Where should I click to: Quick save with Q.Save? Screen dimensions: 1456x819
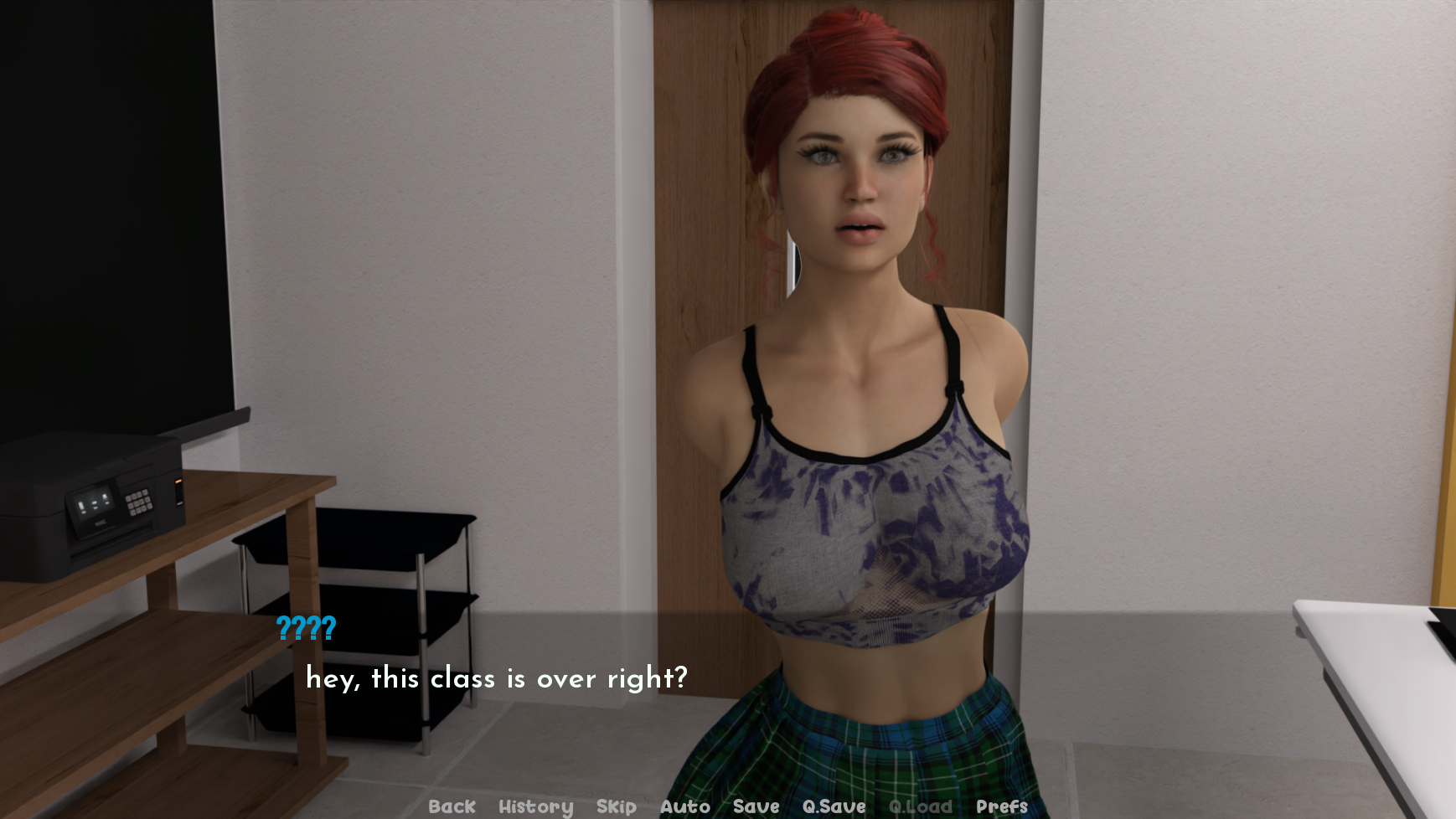(x=834, y=806)
